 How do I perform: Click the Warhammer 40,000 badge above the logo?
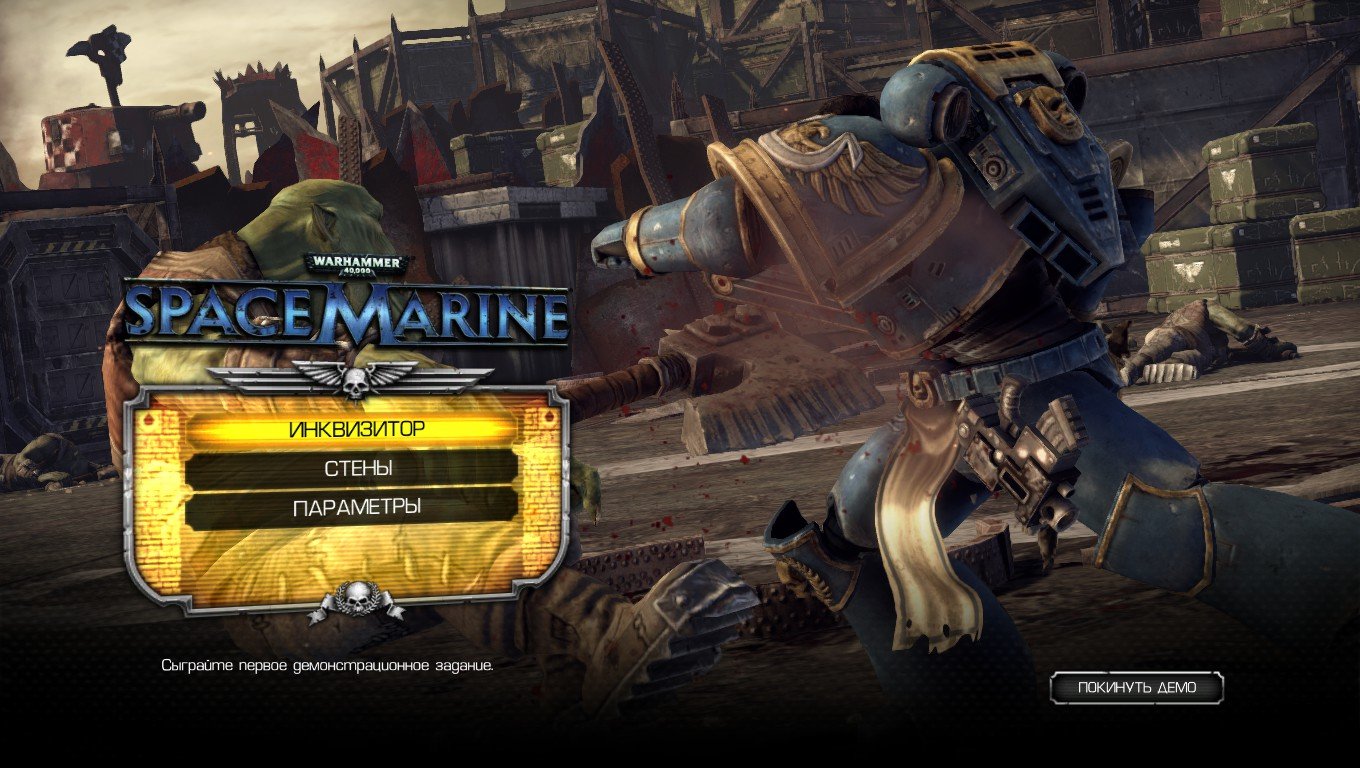[x=355, y=260]
